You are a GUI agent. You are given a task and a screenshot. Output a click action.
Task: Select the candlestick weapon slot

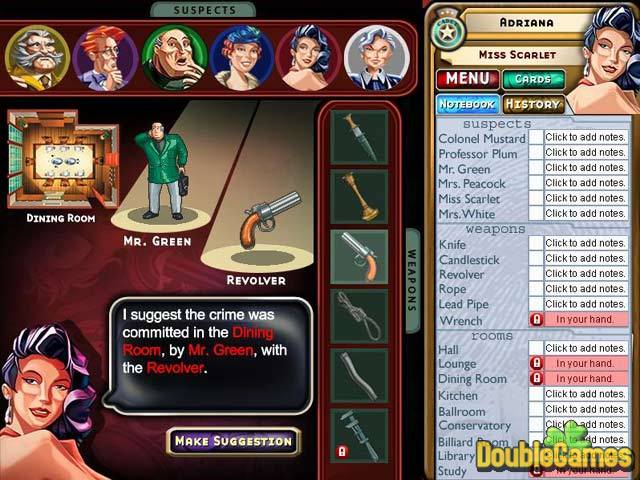pos(360,196)
